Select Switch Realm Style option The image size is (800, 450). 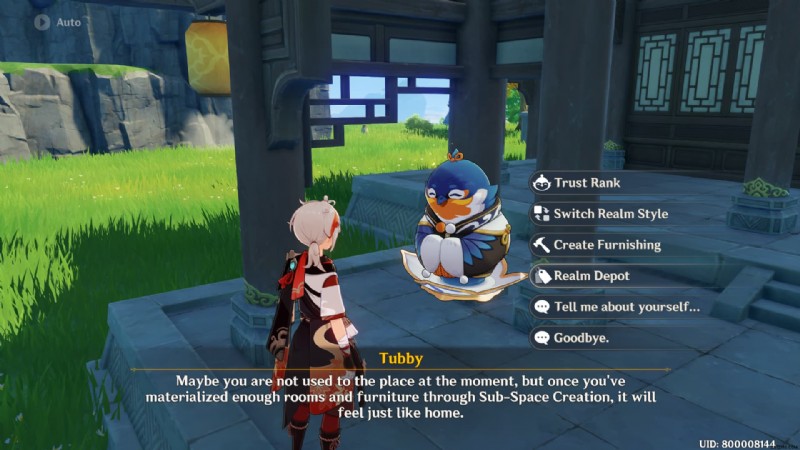pos(610,214)
